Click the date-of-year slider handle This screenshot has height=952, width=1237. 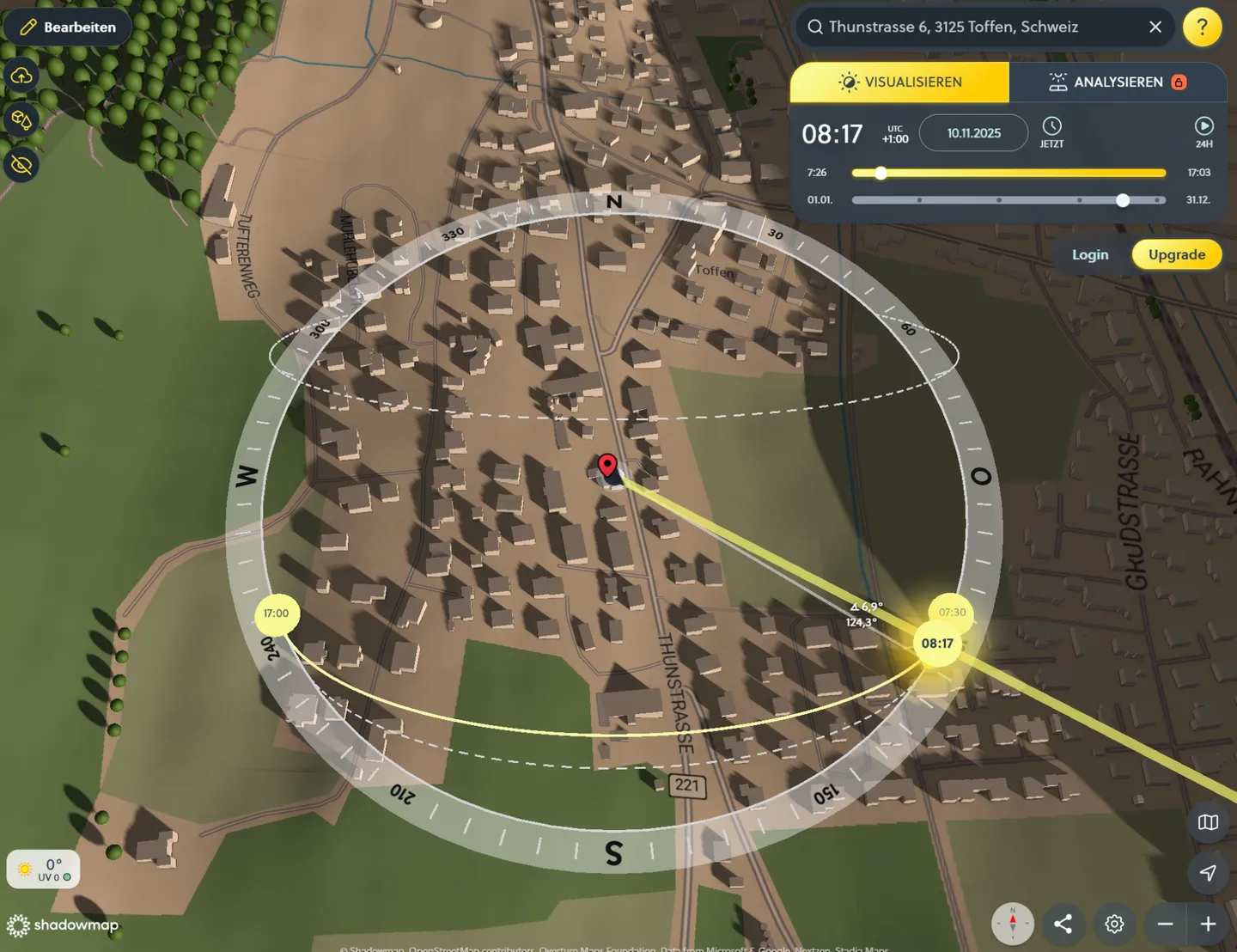(1123, 200)
